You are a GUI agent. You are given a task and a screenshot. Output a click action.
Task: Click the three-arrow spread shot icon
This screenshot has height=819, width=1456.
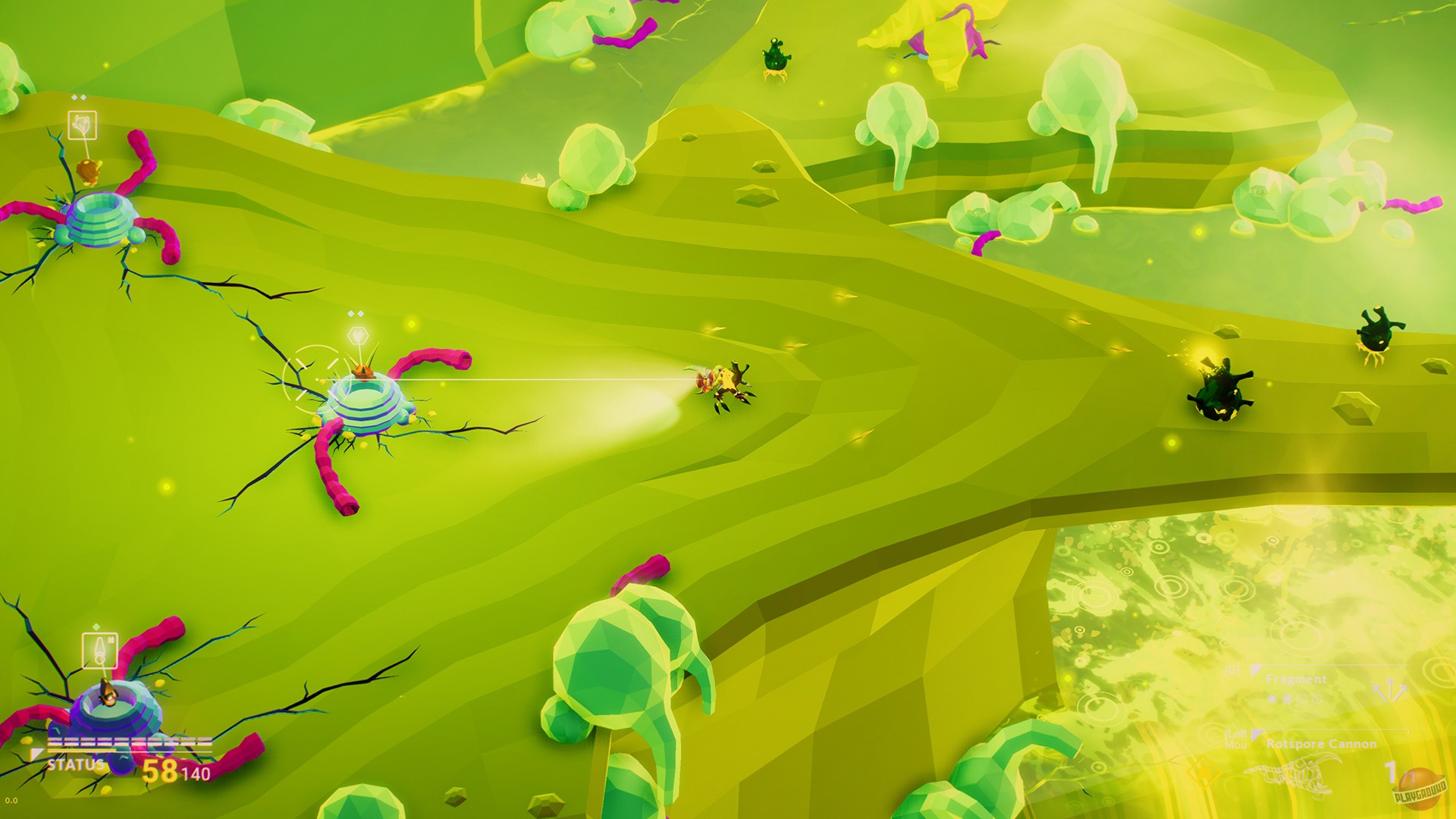pos(1390,689)
